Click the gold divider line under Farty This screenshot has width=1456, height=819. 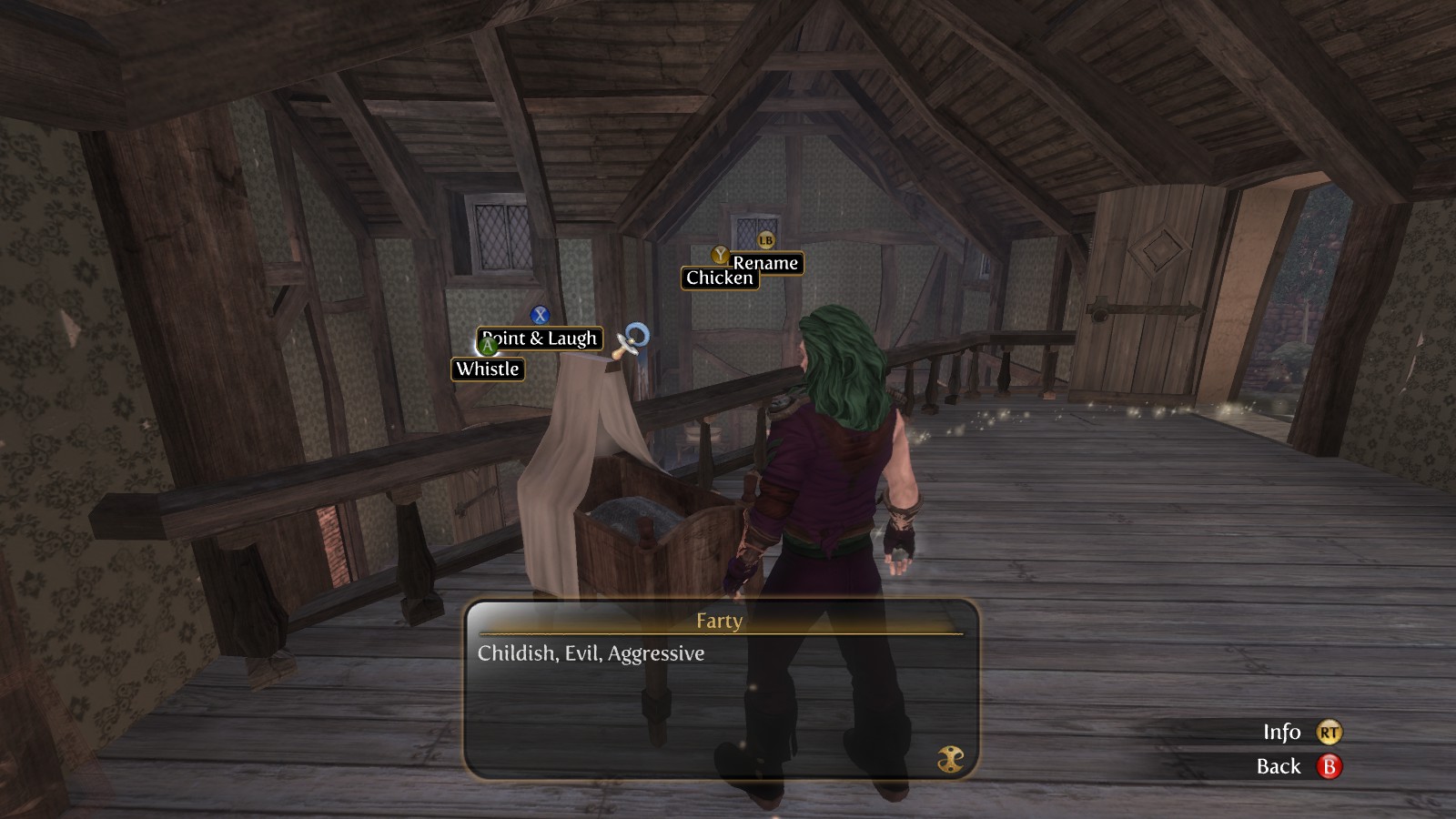718,633
